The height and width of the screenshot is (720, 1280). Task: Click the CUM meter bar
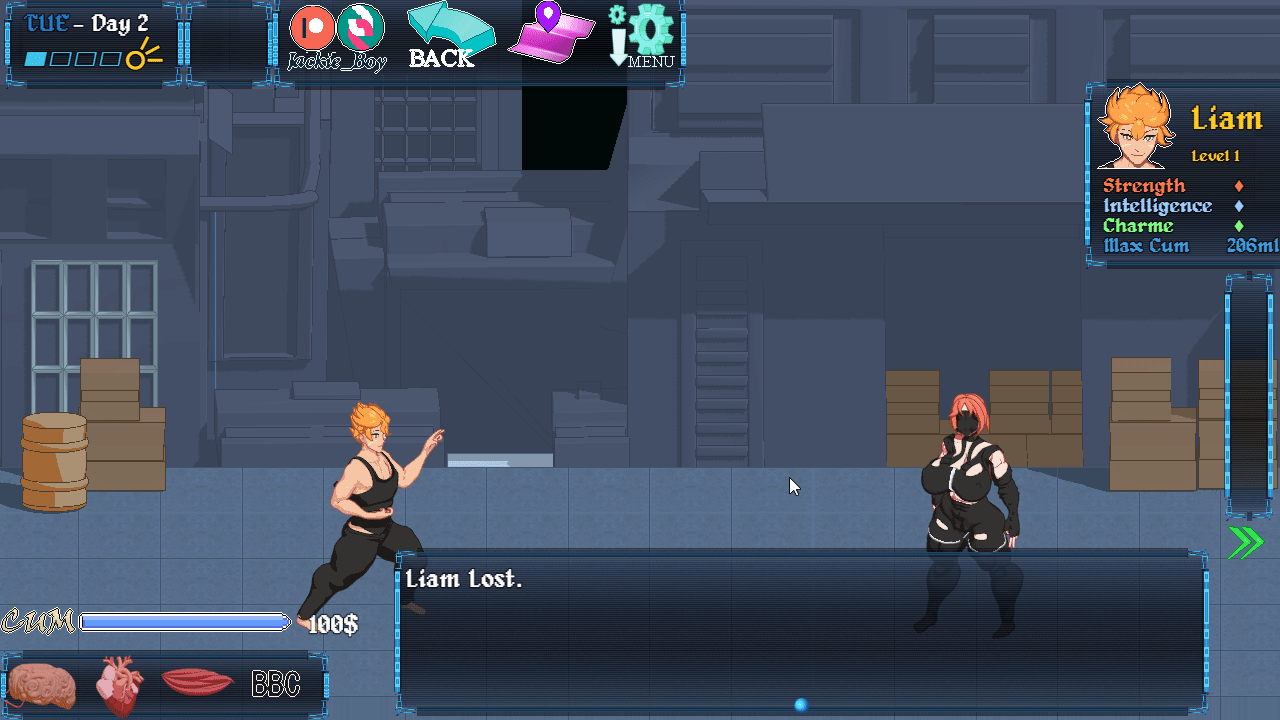point(185,623)
